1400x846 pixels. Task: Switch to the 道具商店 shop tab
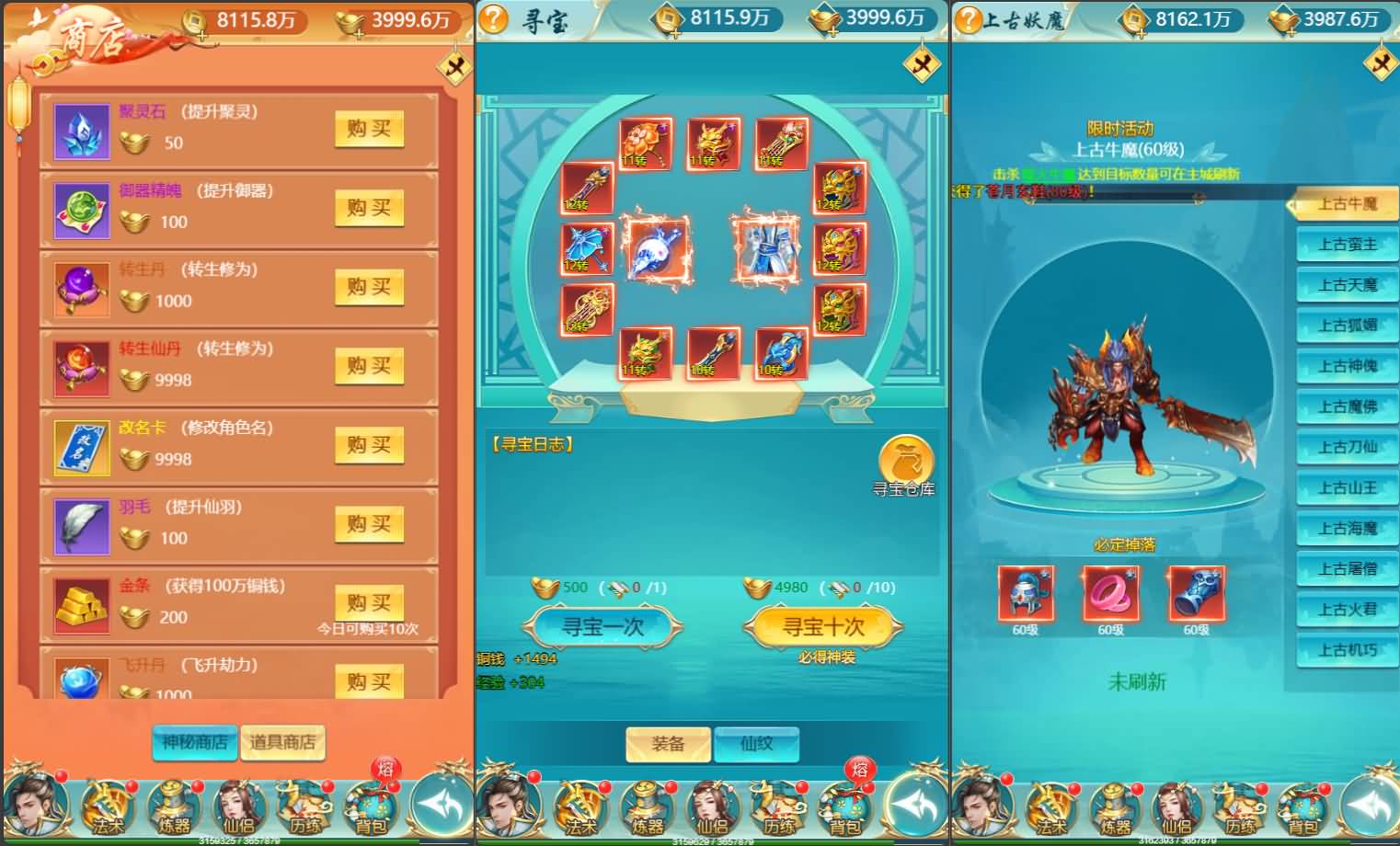pos(282,742)
